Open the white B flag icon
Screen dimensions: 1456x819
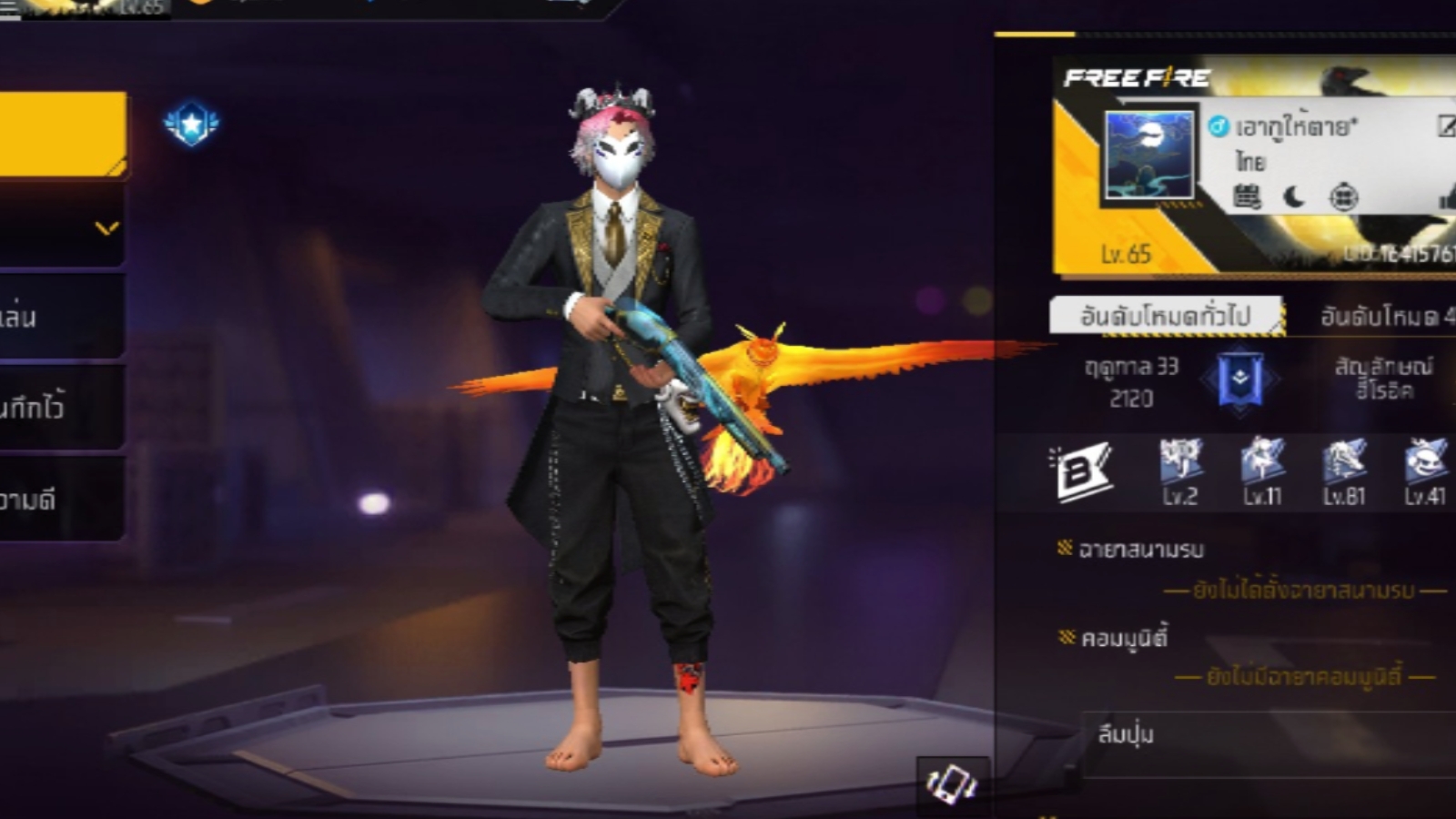[1081, 471]
